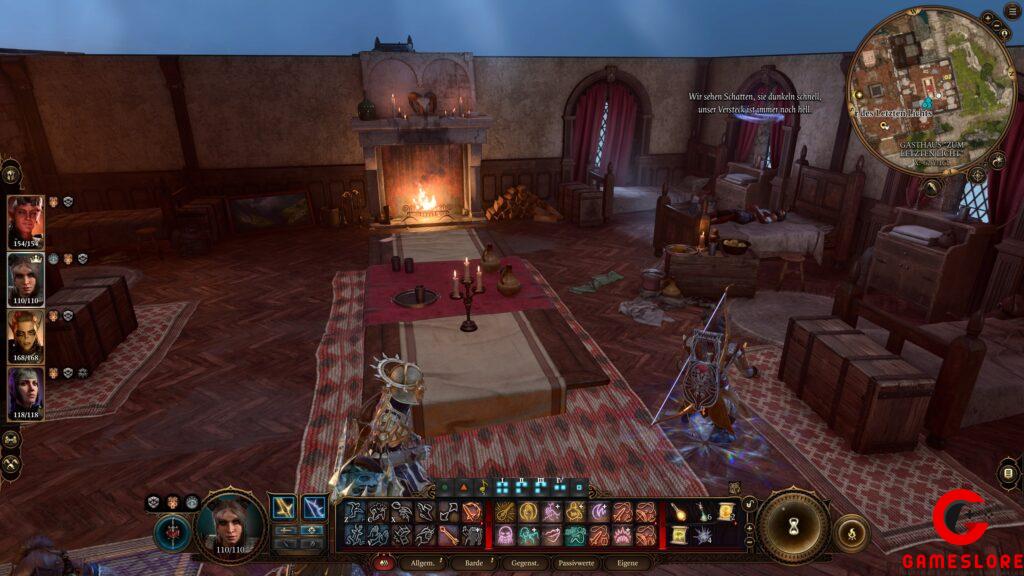Viewport: 1024px width, 576px height.
Task: Use the potion flask with count 6
Action: 703,512
